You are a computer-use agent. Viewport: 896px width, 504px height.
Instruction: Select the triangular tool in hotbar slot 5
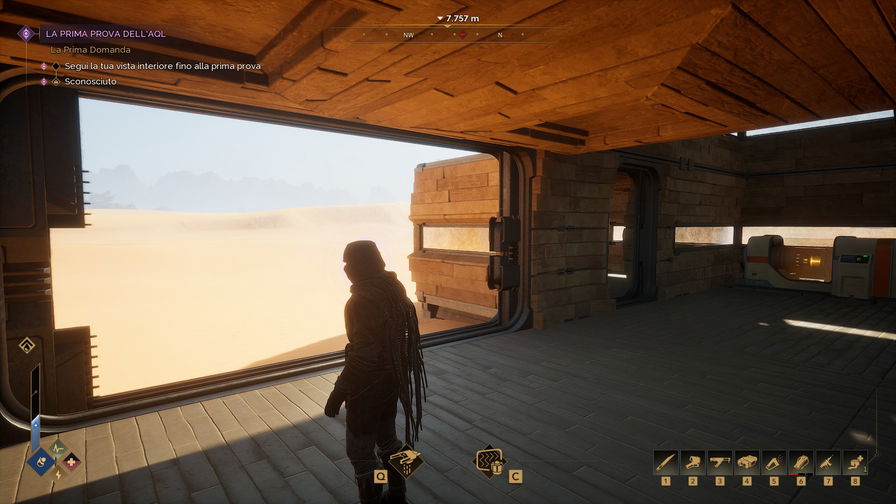tap(773, 462)
